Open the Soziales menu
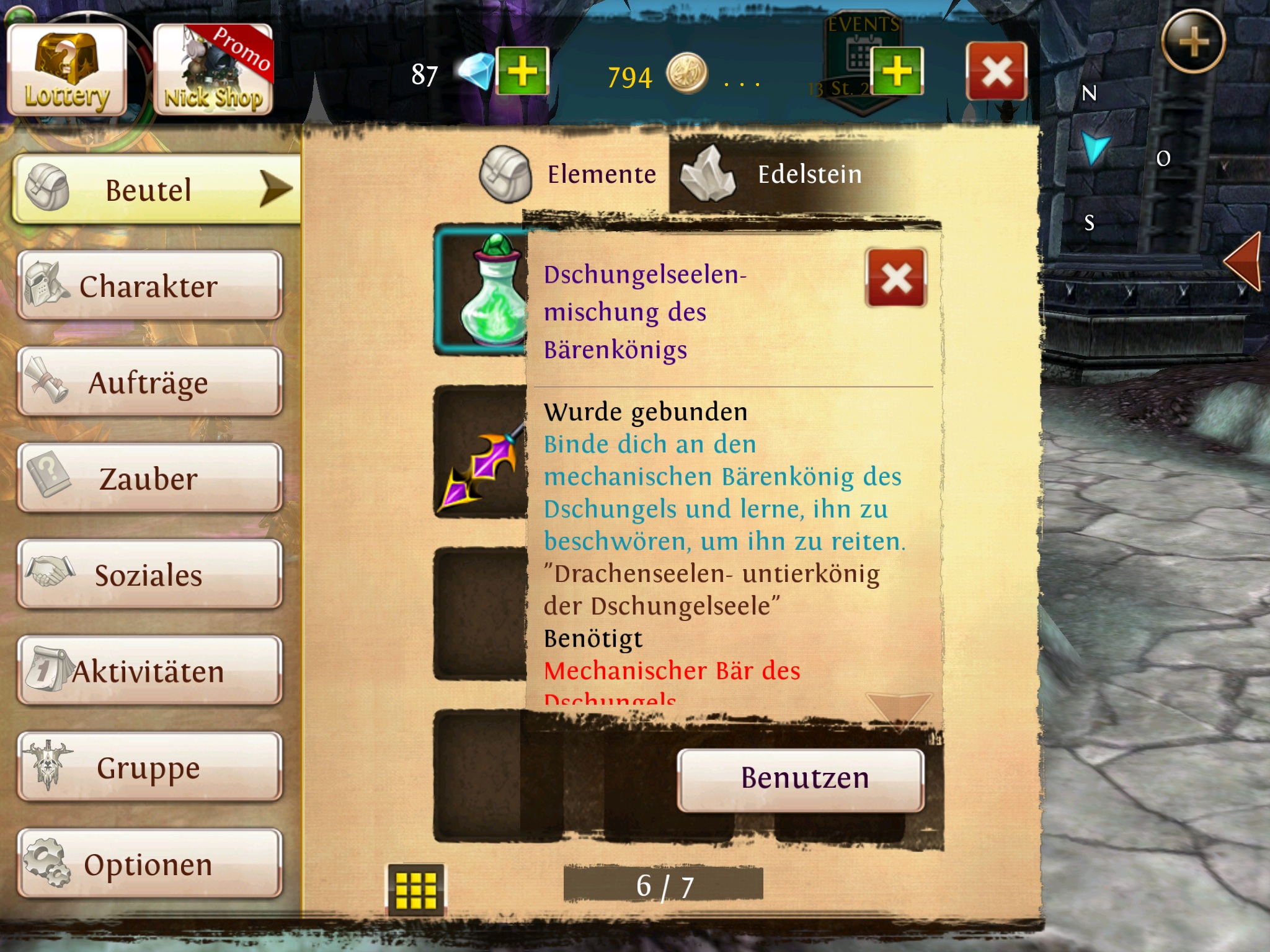Screen dimensions: 1270x952 coord(149,575)
